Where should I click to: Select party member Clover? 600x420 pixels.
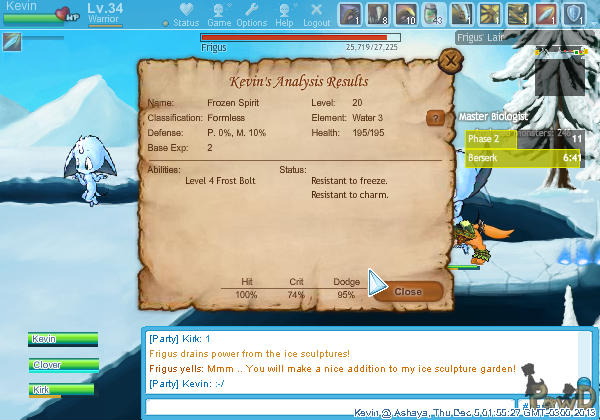[62, 365]
